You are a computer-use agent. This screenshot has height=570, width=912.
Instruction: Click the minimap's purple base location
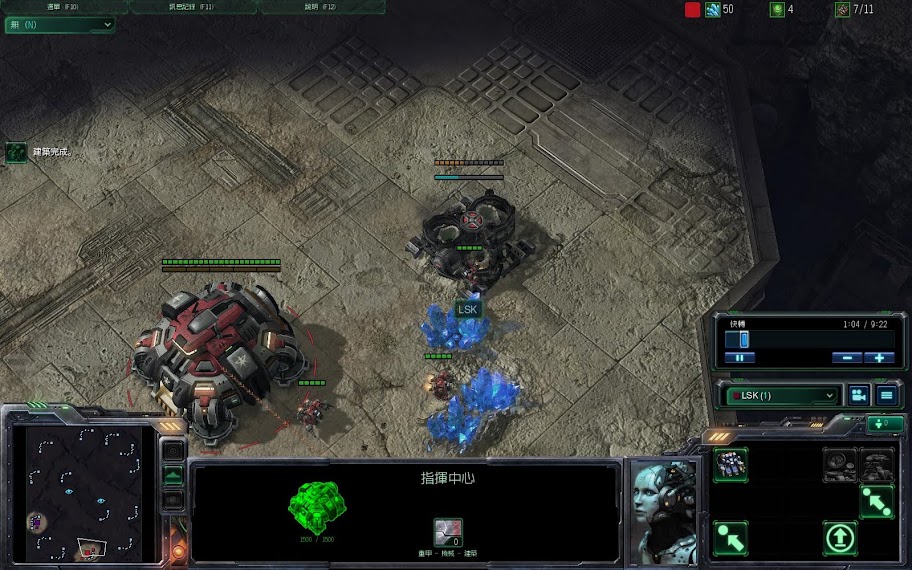36,521
